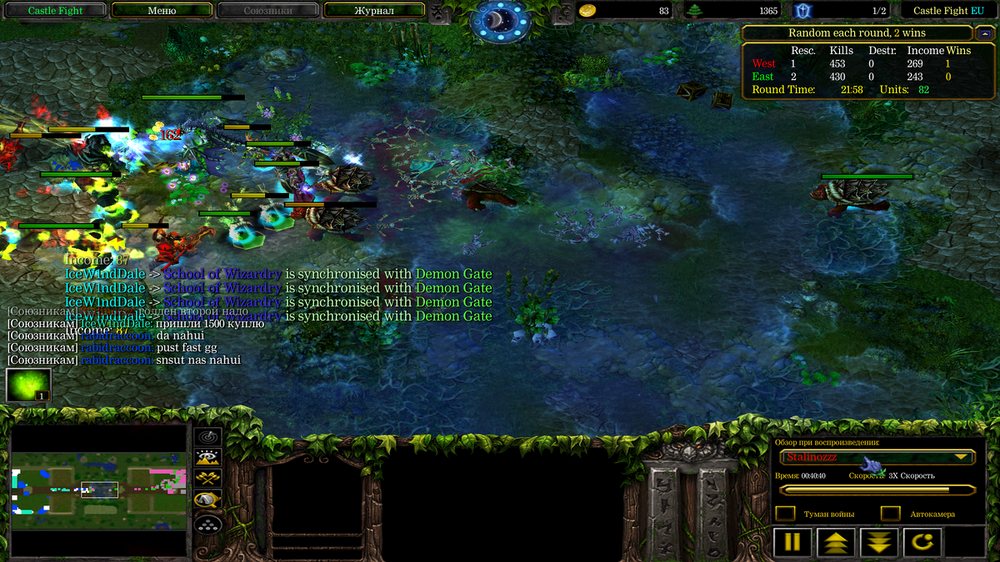
Task: Pause the replay playback
Action: [x=792, y=543]
